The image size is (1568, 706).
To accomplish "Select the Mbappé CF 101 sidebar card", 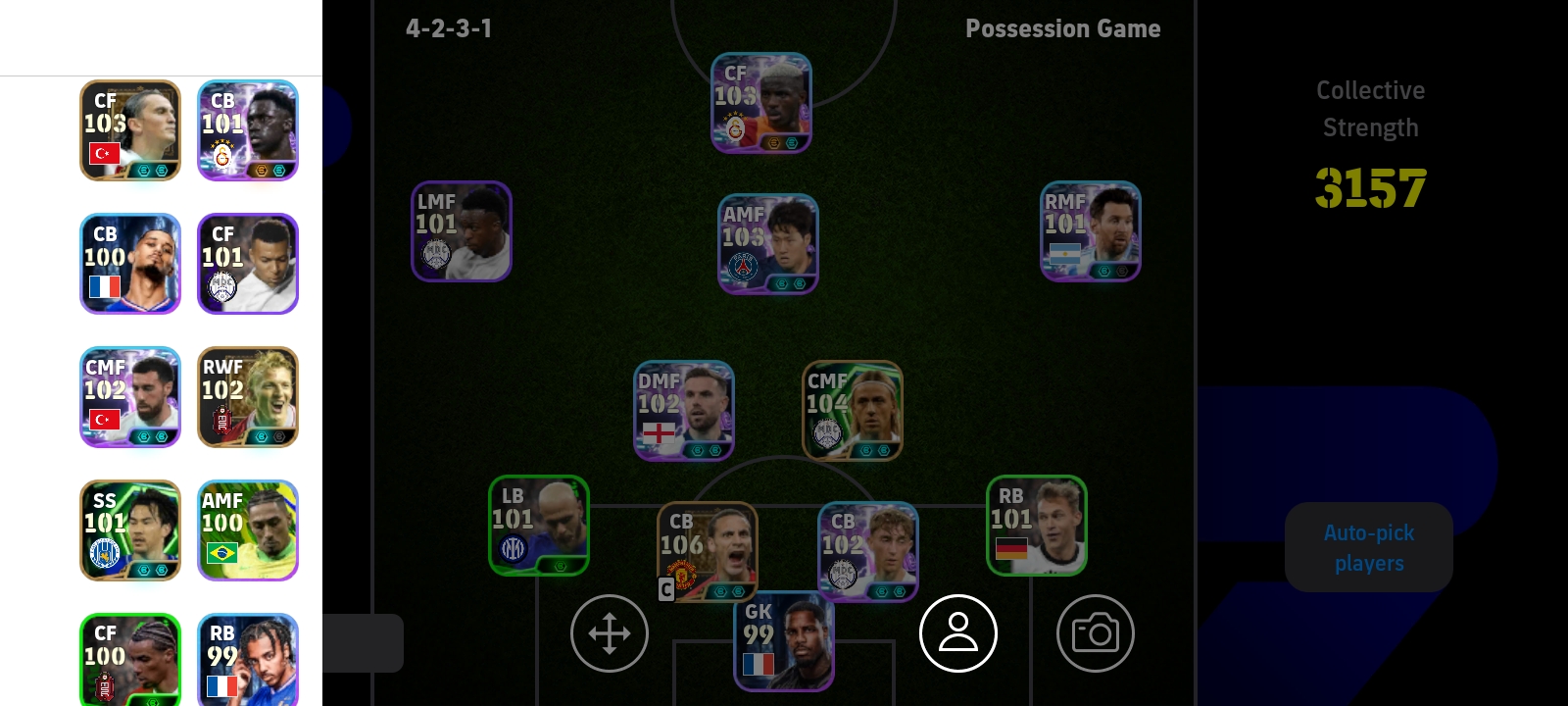I will (x=248, y=264).
